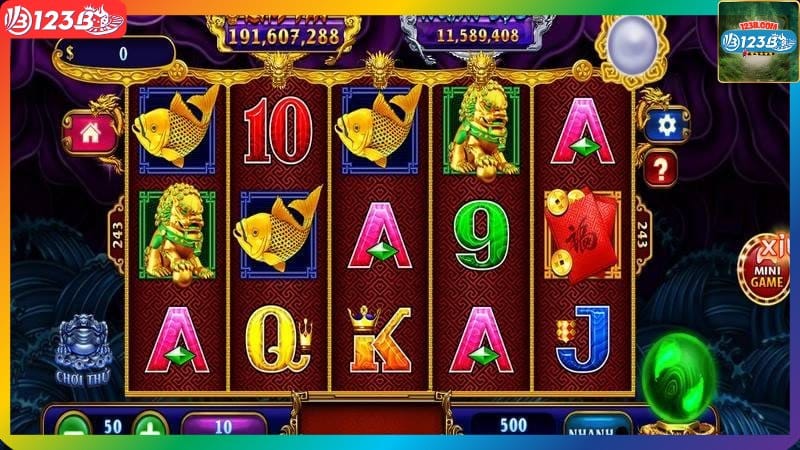This screenshot has height=450, width=800.
Task: Open the 123B.com thumbnail badge
Action: (757, 40)
